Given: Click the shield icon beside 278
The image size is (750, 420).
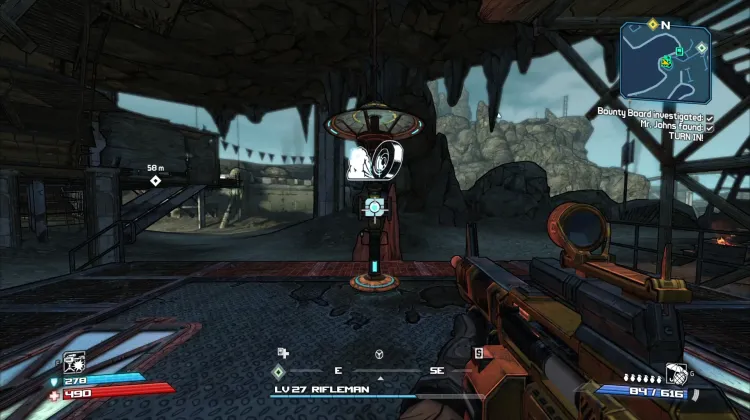Looking at the screenshot, I should [x=56, y=380].
